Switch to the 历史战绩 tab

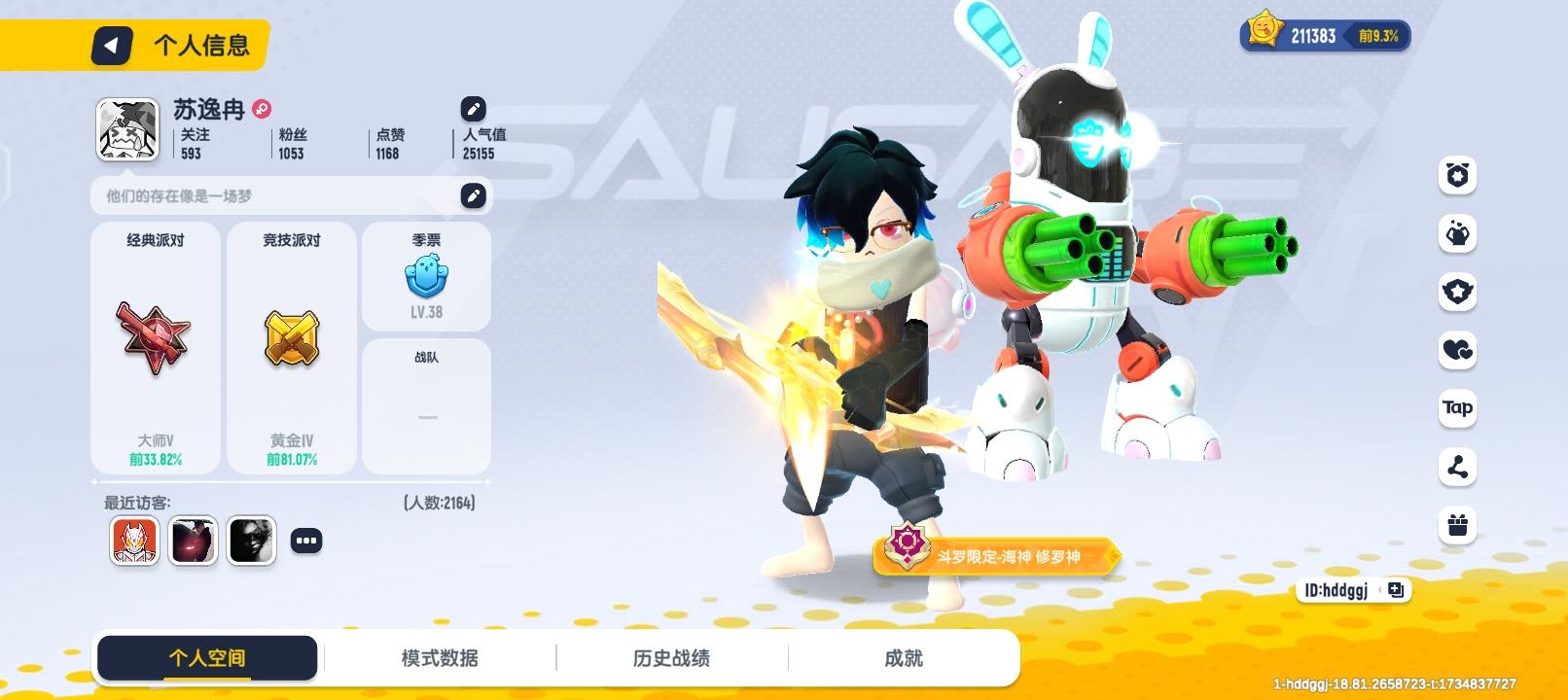pyautogui.click(x=671, y=657)
